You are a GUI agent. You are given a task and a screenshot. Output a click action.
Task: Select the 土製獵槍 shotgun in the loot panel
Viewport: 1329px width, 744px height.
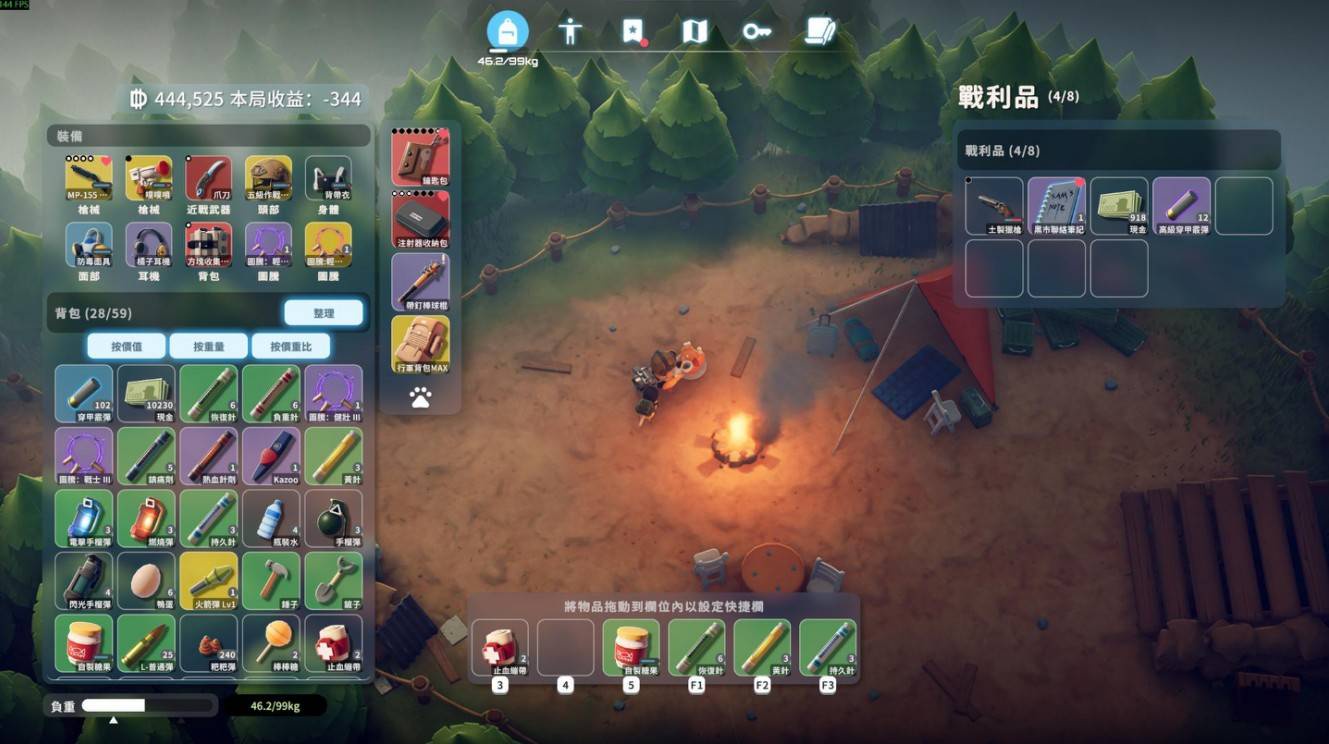[x=995, y=205]
